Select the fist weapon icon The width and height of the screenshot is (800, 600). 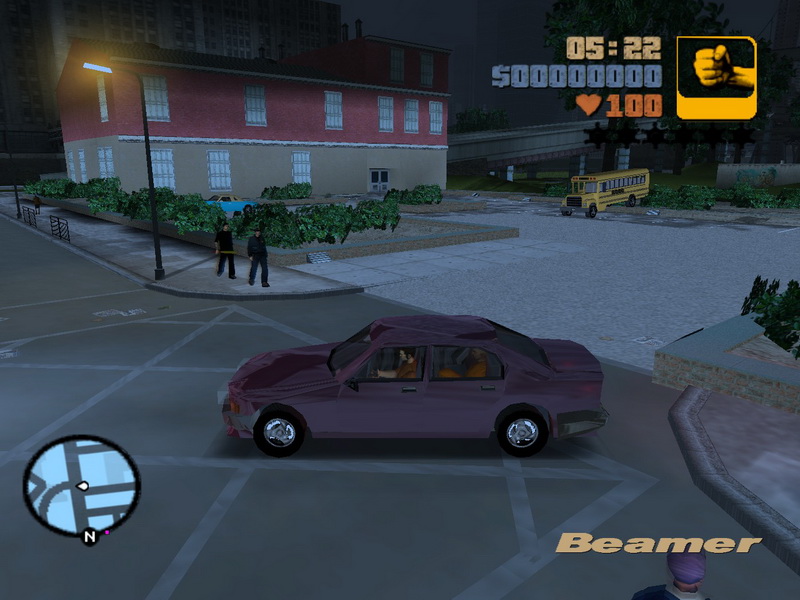[x=716, y=77]
